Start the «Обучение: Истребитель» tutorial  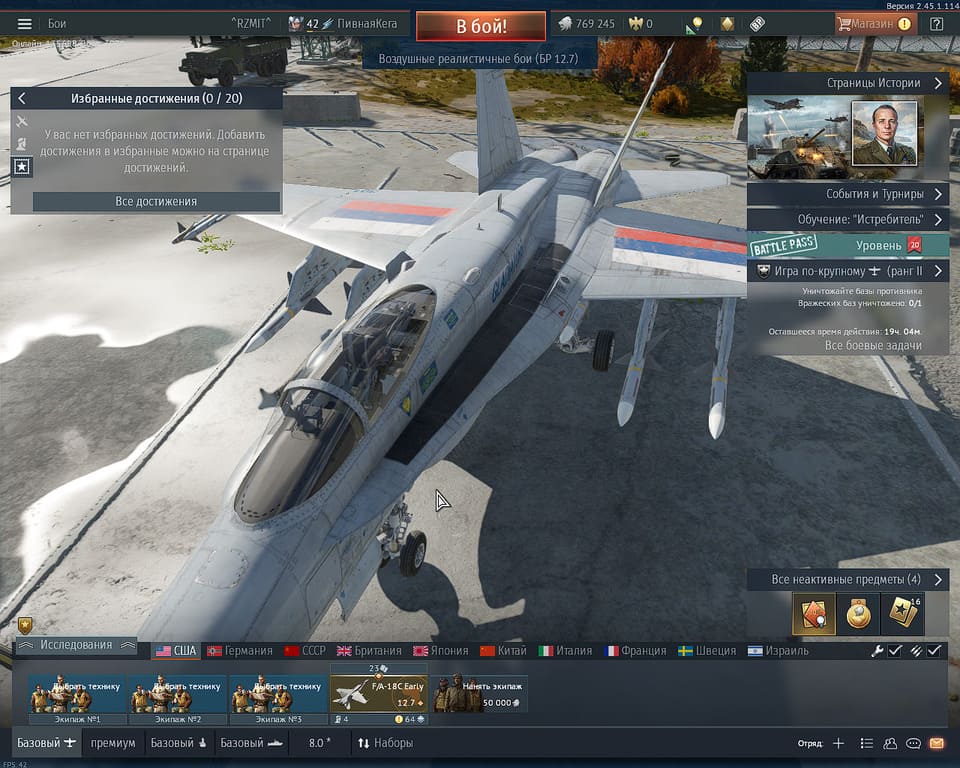[x=847, y=219]
